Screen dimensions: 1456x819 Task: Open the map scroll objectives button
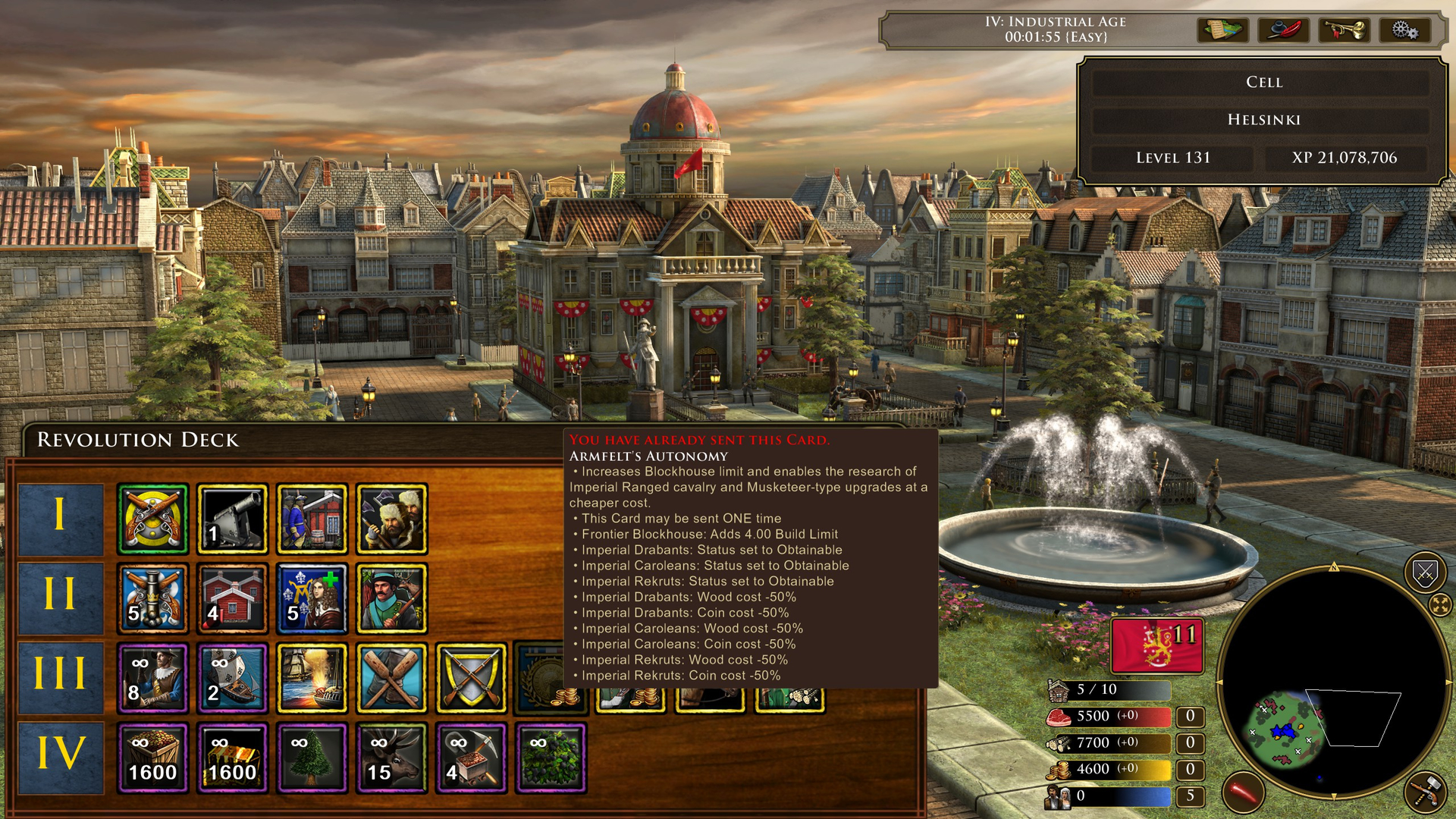(1222, 30)
